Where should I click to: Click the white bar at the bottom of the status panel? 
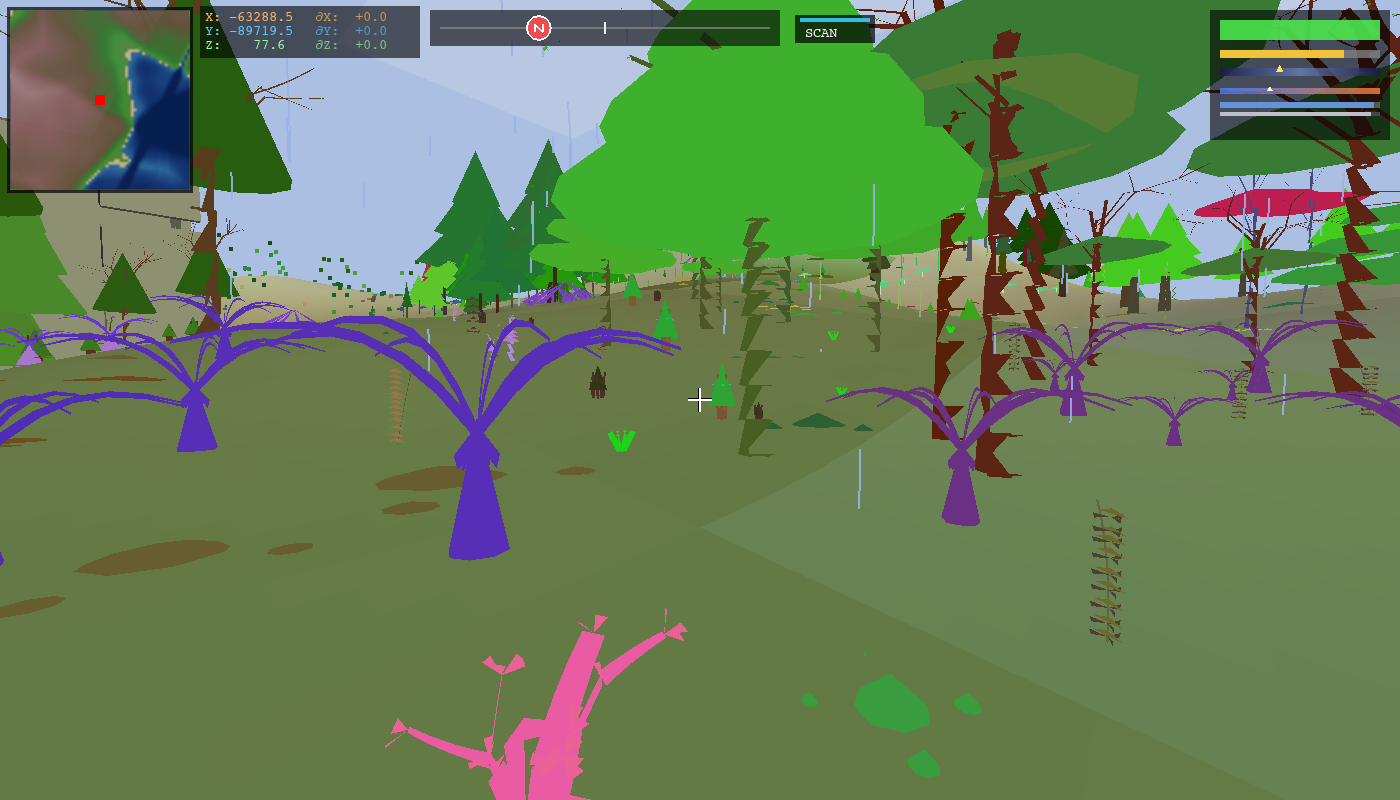[x=1295, y=113]
